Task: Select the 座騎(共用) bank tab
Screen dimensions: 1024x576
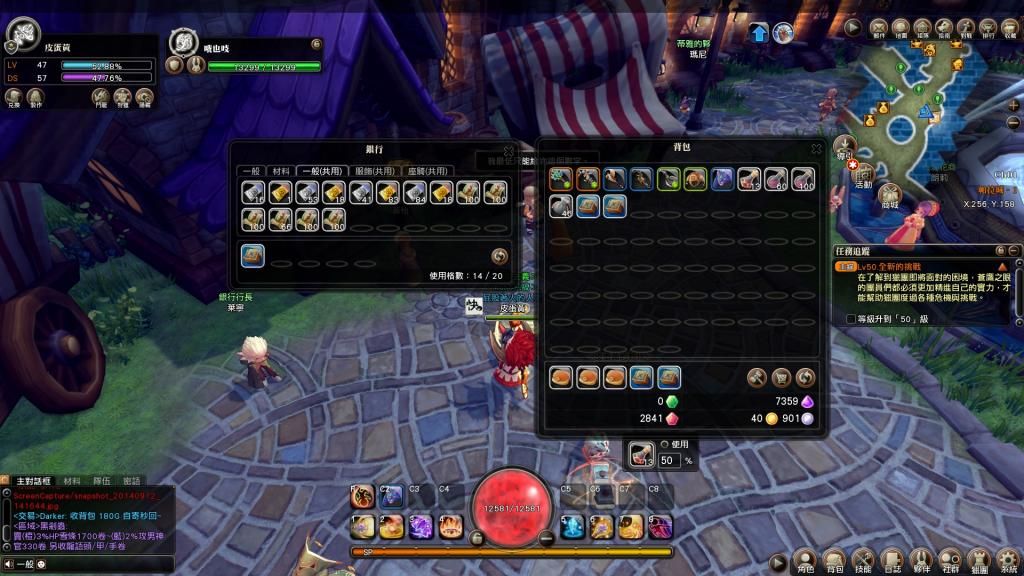Action: pyautogui.click(x=427, y=171)
